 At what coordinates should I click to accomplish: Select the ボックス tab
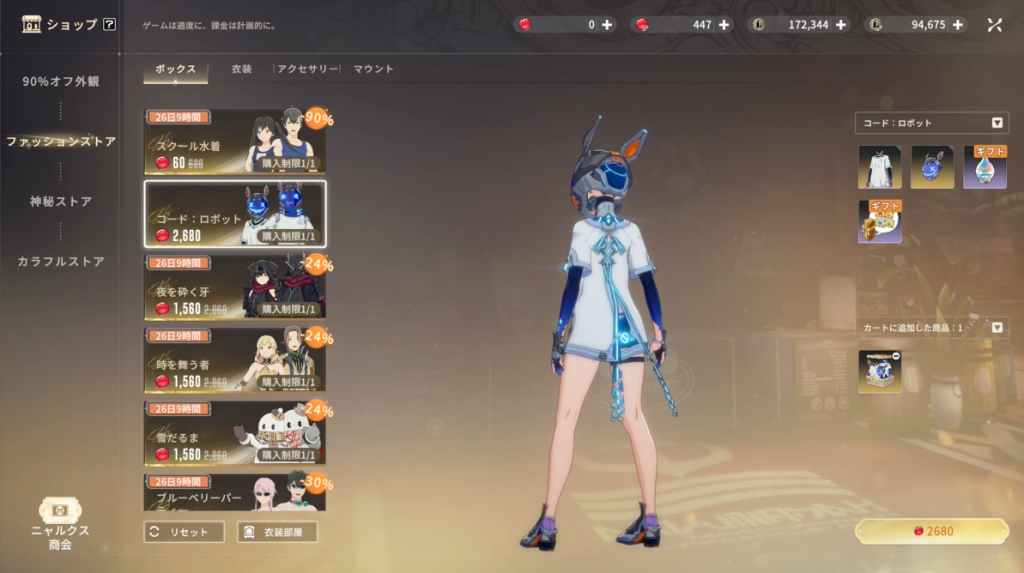[176, 69]
